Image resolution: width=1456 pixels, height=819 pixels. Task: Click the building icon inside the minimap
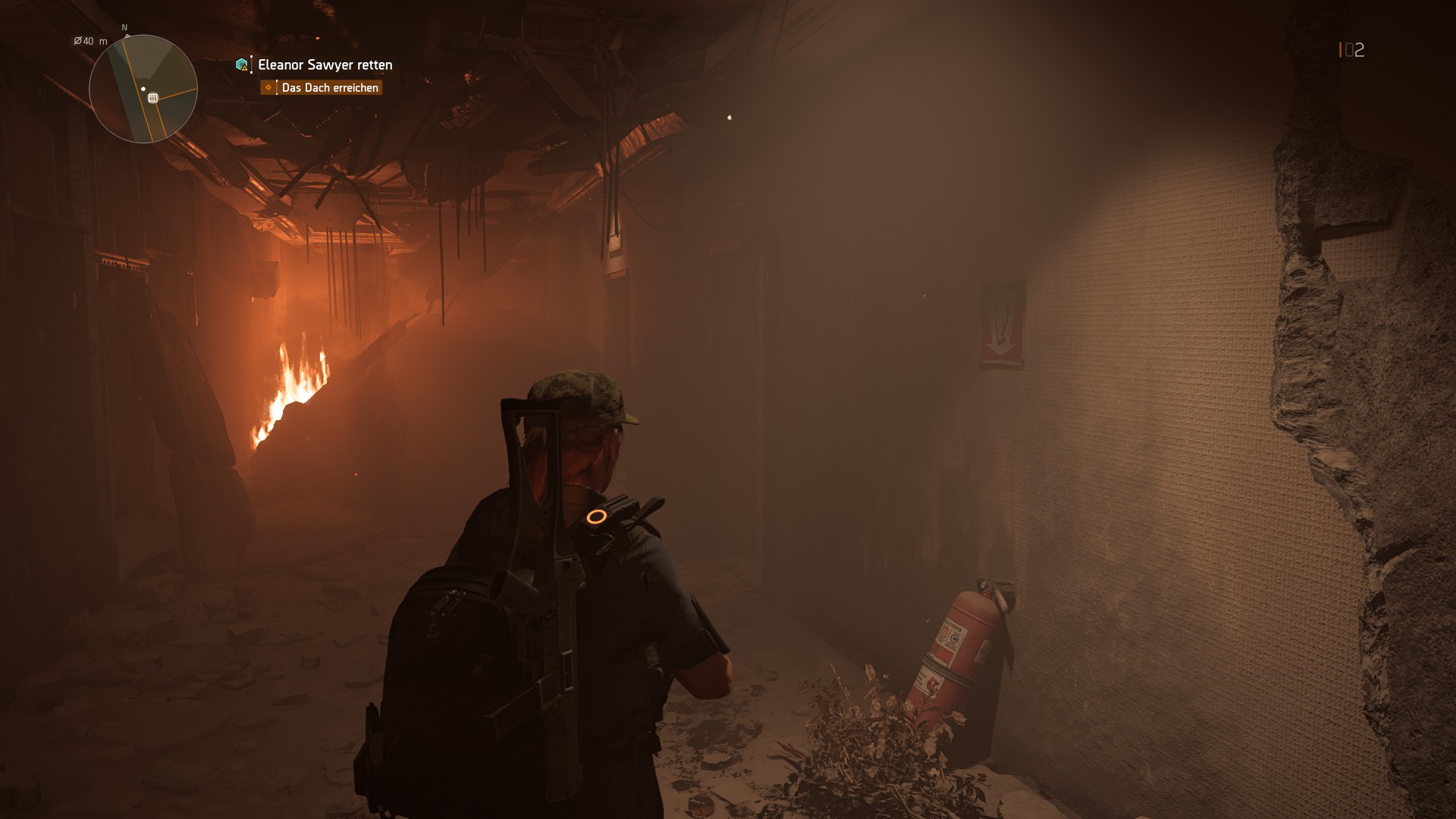tap(154, 97)
